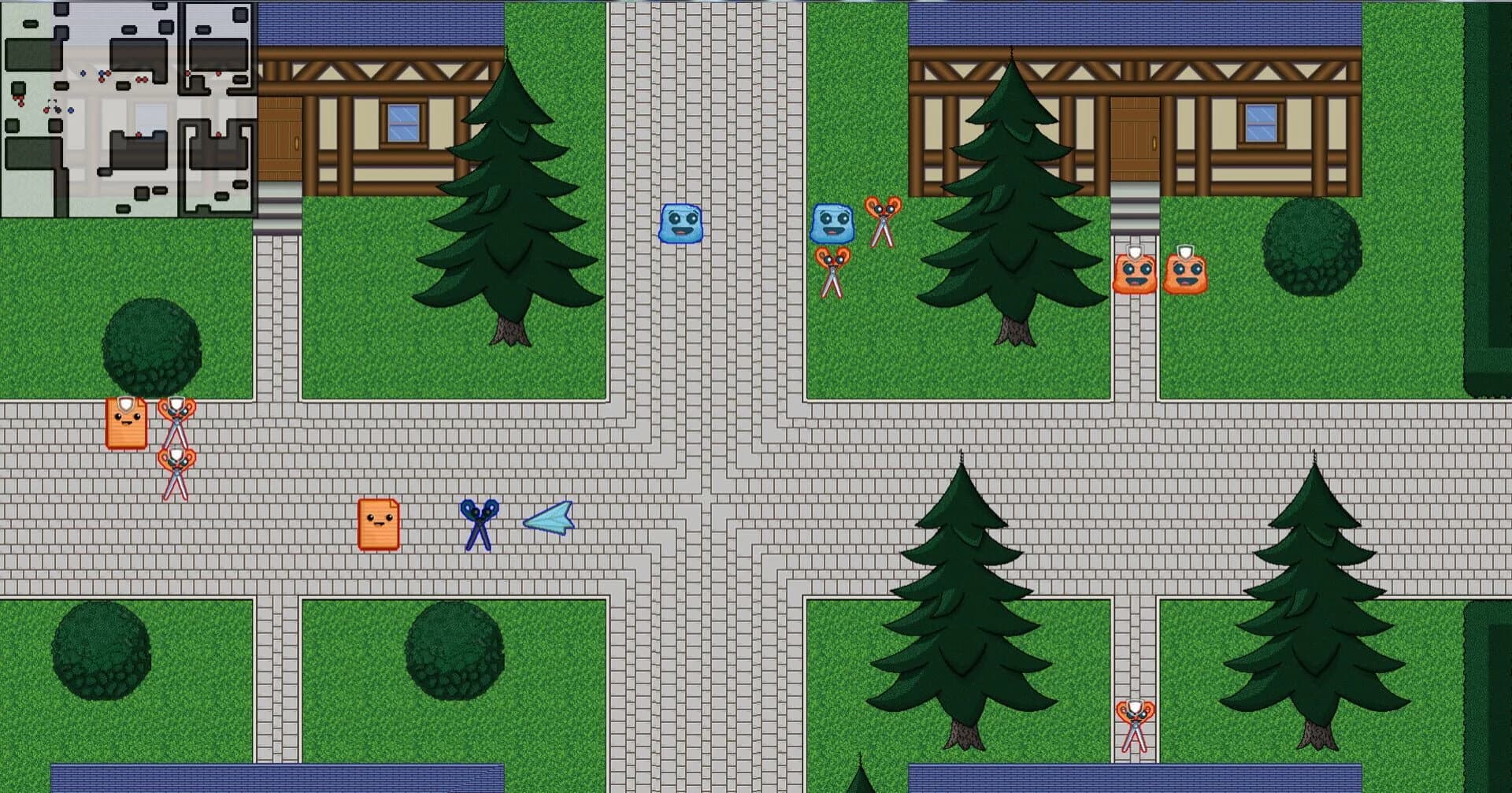Image resolution: width=1512 pixels, height=793 pixels.
Task: Toggle the left orange creature wearing a helmet
Action: [1132, 273]
